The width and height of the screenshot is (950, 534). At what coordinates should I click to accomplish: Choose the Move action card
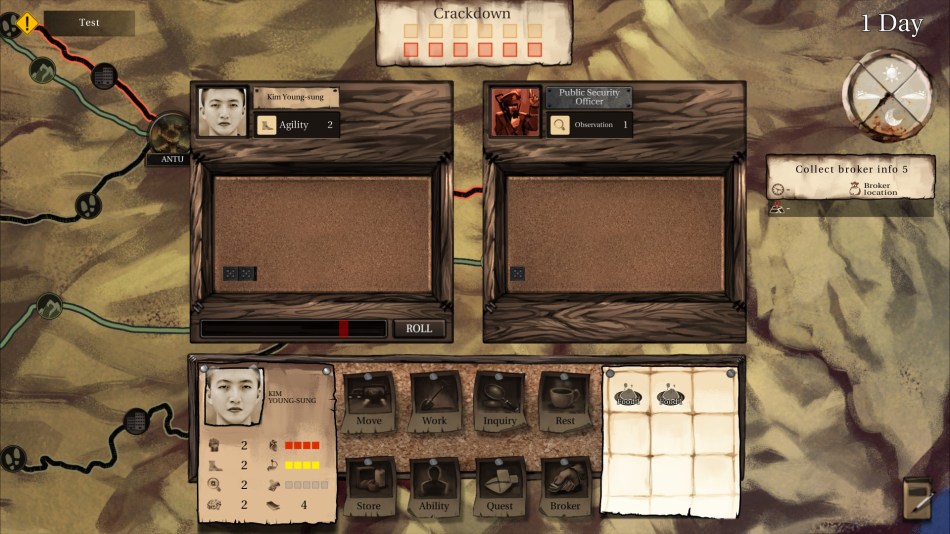(369, 401)
